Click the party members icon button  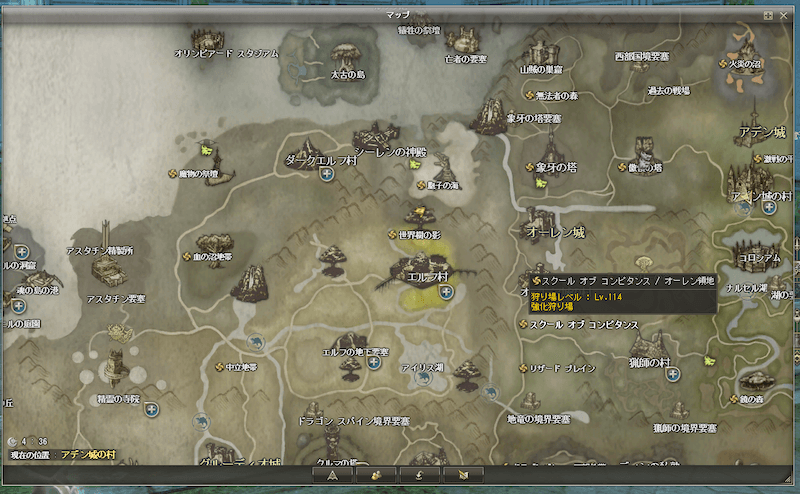tap(380, 474)
